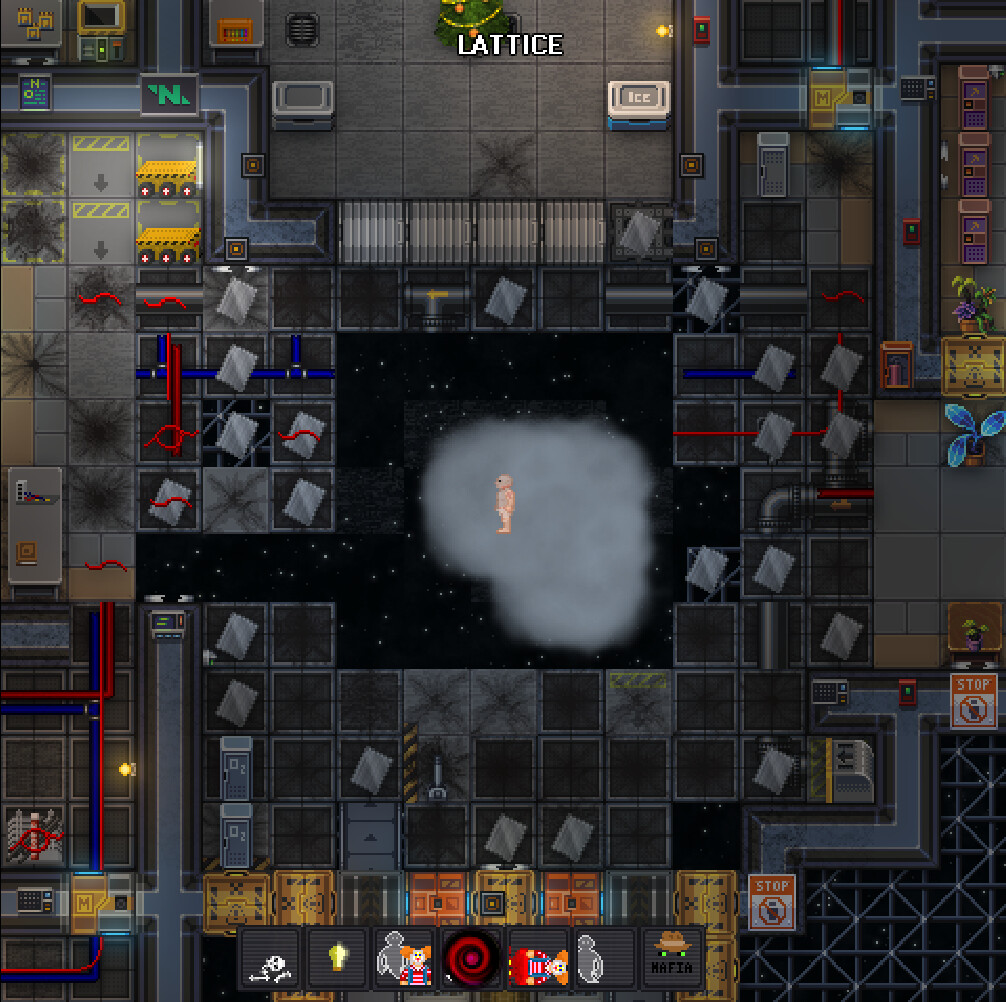
Task: Toggle the light bulb icon
Action: [x=338, y=959]
